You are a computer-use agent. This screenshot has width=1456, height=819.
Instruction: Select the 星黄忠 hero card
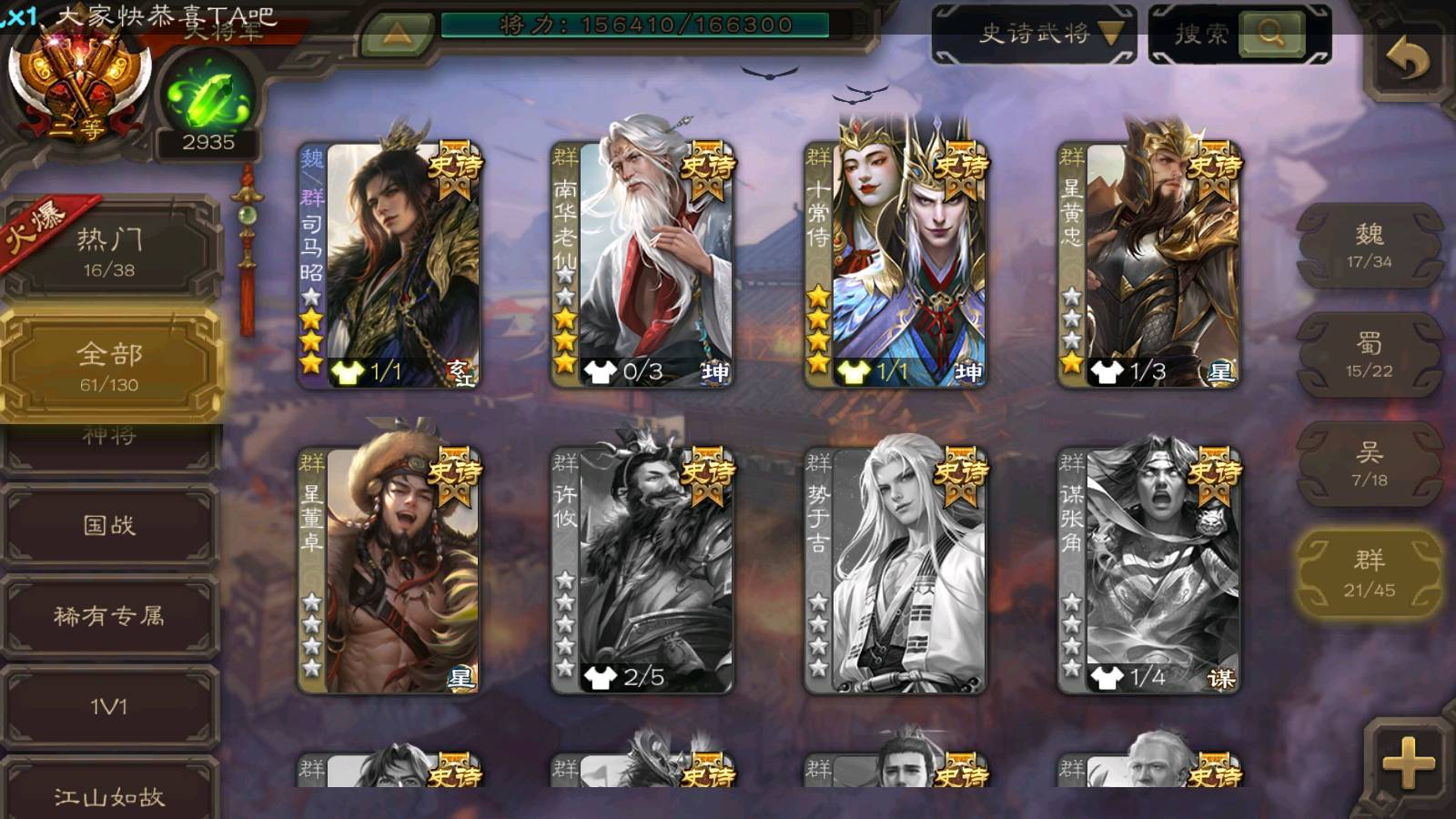click(1149, 264)
